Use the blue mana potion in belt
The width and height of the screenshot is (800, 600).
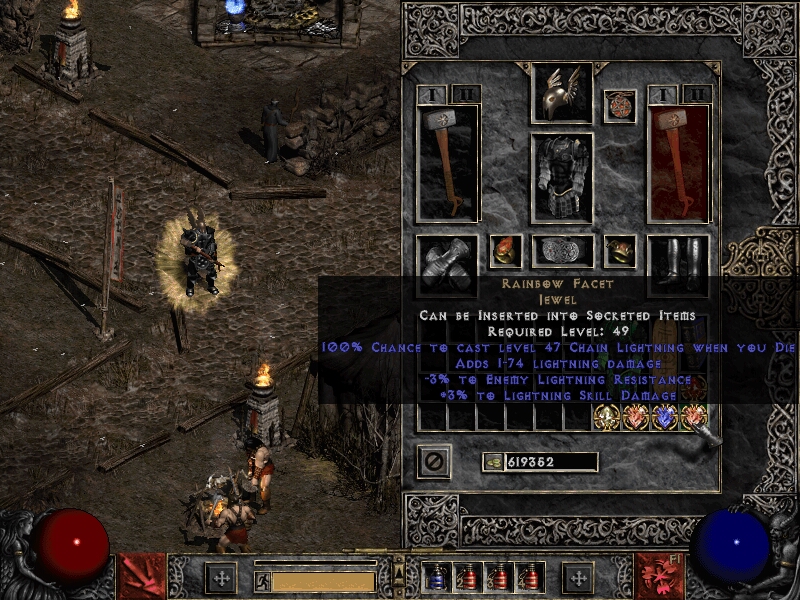[x=435, y=578]
